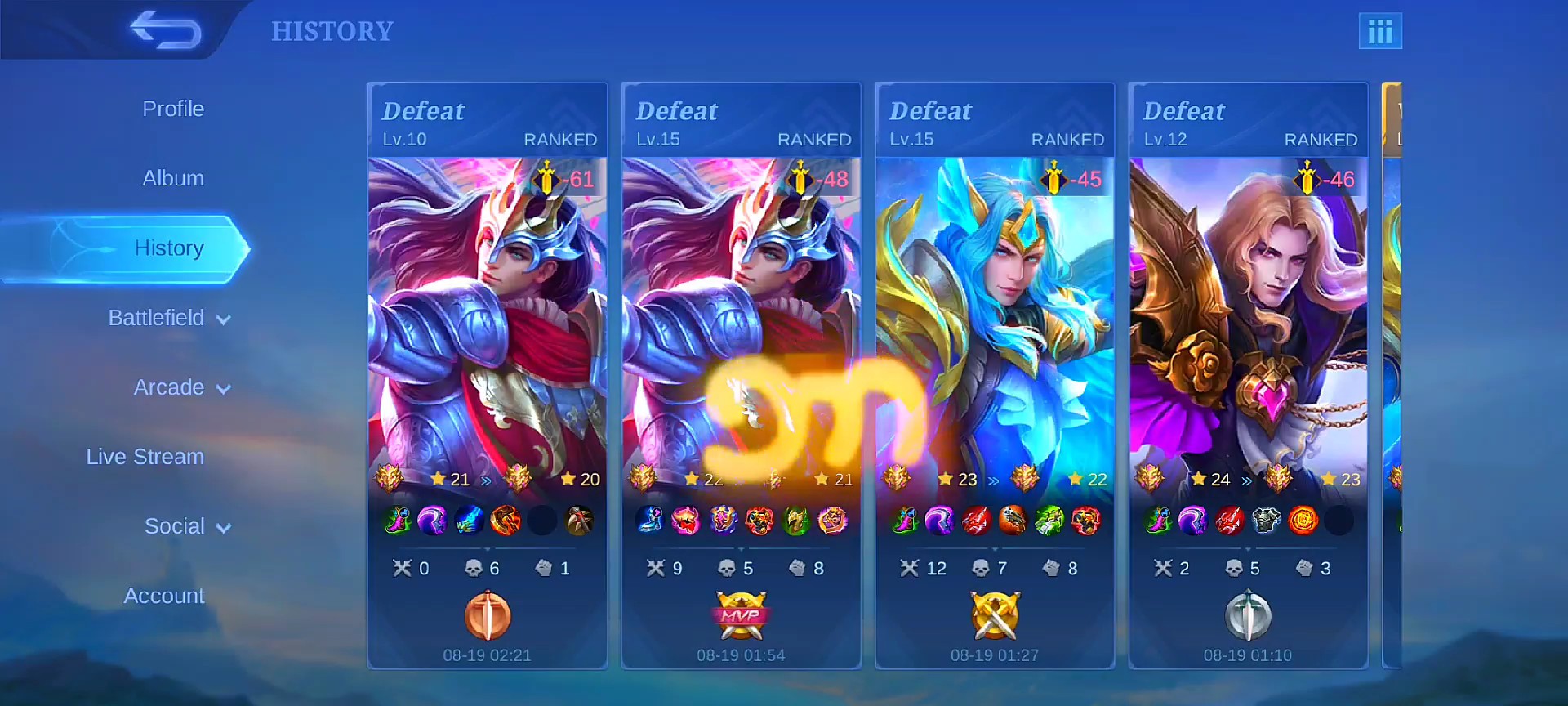The image size is (1568, 706).
Task: Go to the Account section
Action: tap(163, 596)
